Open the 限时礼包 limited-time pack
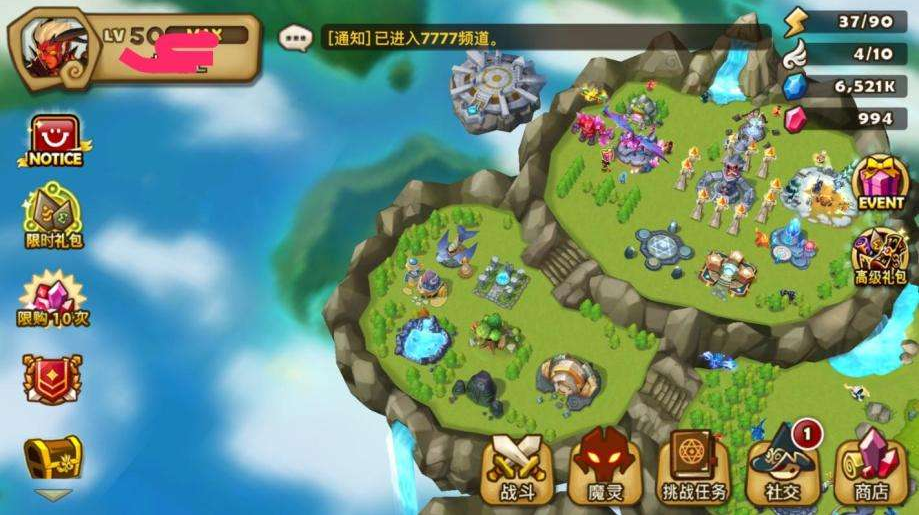Viewport: 919px width, 515px height. [x=53, y=216]
